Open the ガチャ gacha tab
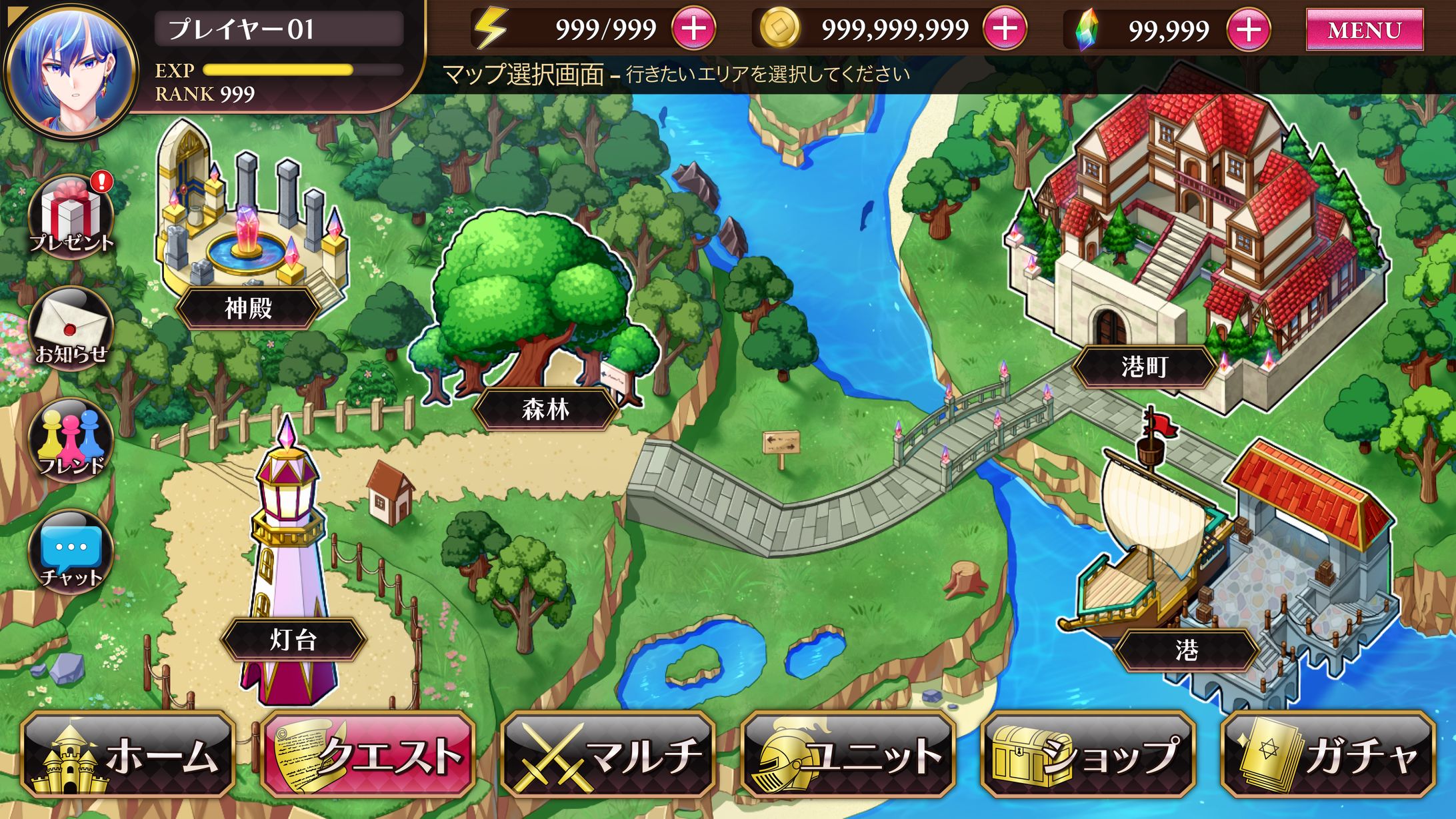 [1328, 755]
